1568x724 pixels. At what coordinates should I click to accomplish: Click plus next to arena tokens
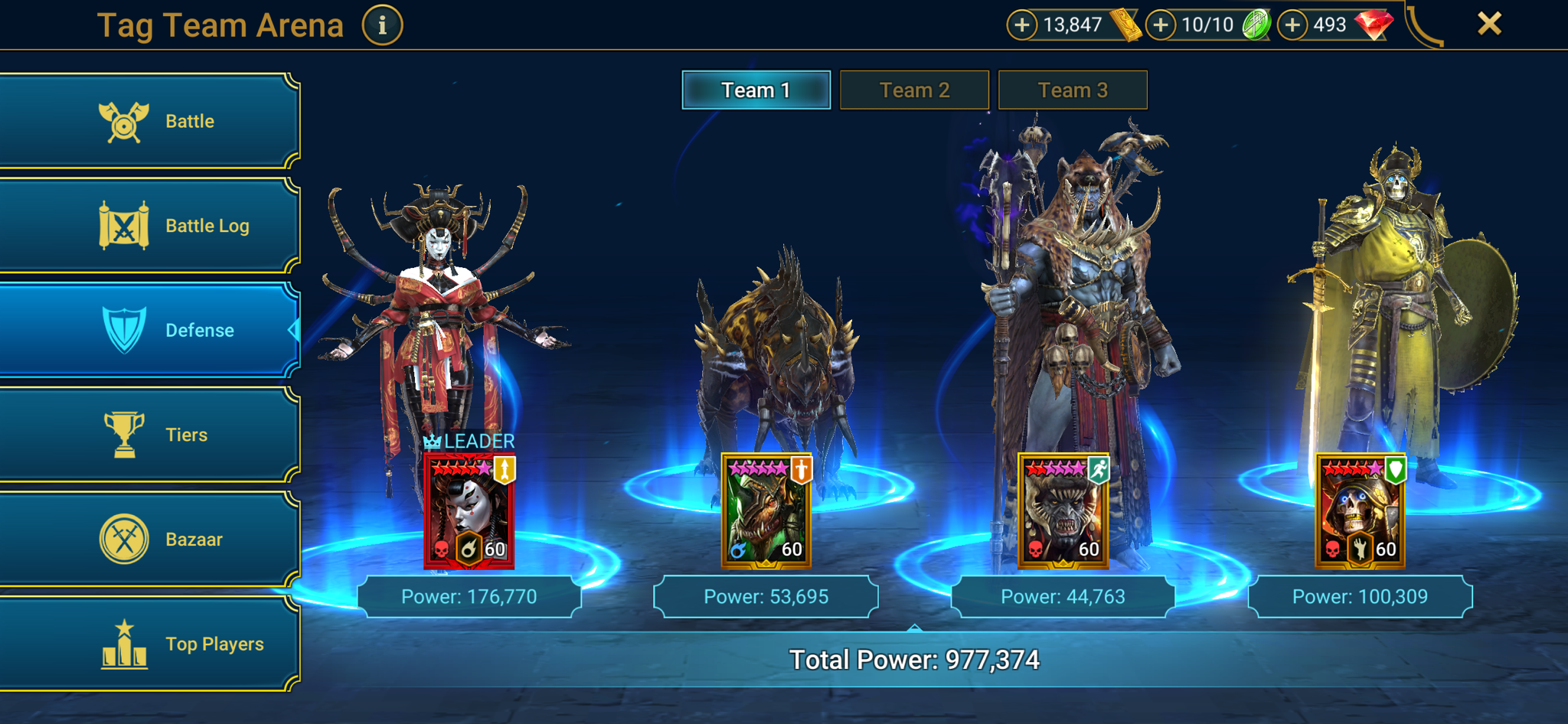pos(1160,24)
